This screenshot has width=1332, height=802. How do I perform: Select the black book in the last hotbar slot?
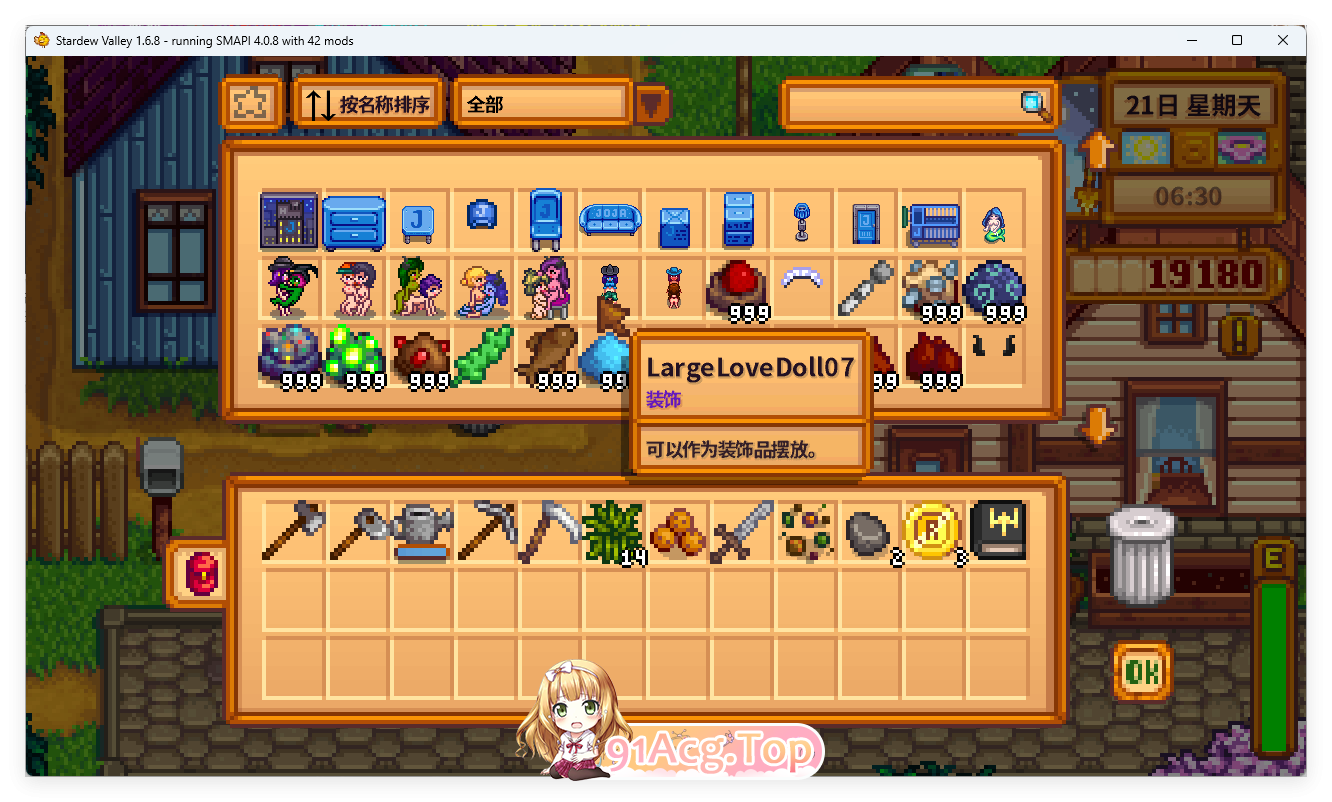point(998,531)
